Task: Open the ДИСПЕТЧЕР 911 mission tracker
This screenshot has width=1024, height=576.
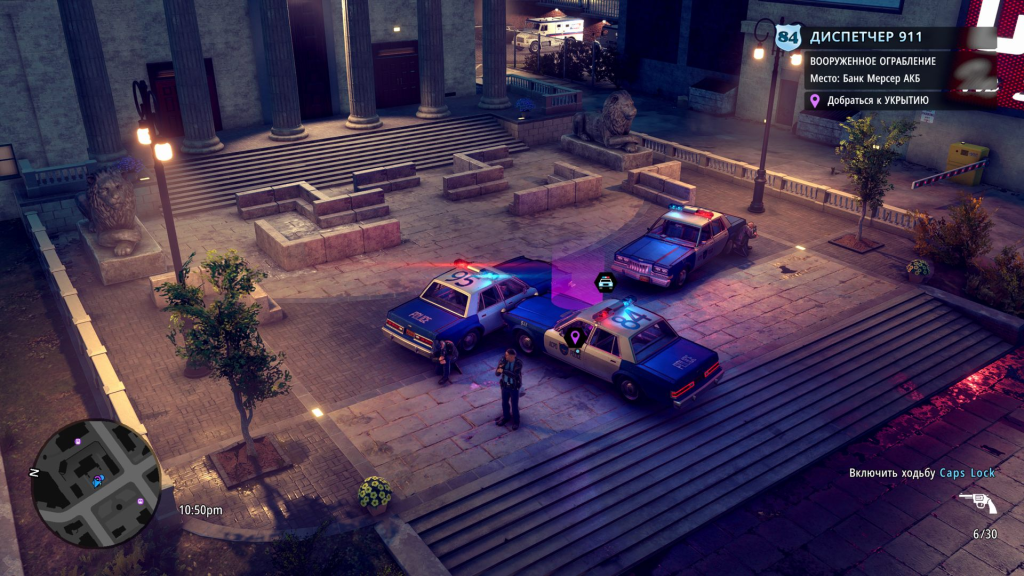Action: (866, 37)
